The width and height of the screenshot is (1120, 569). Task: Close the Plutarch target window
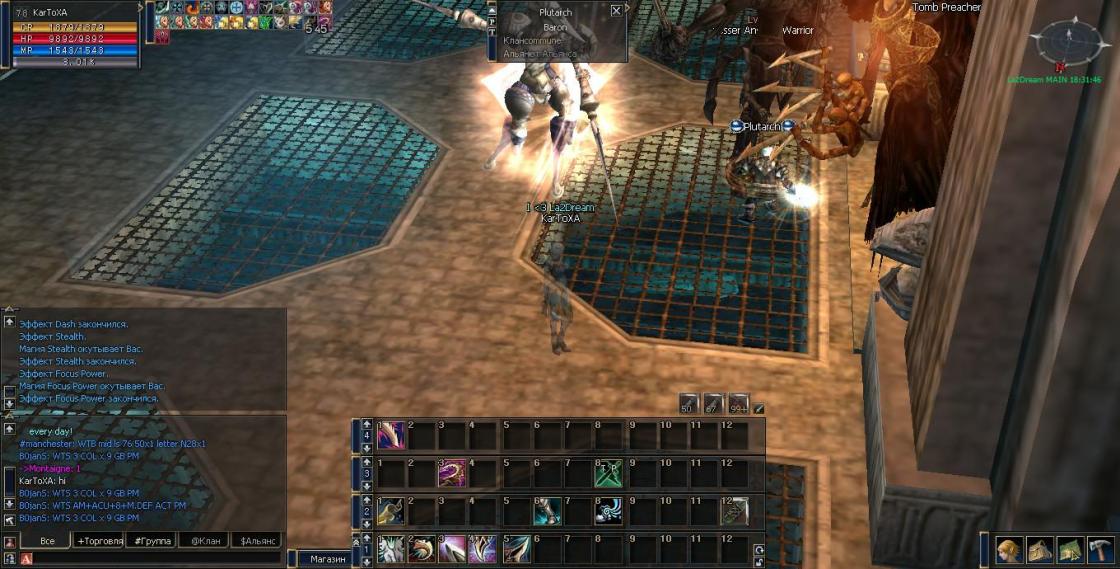(x=615, y=10)
